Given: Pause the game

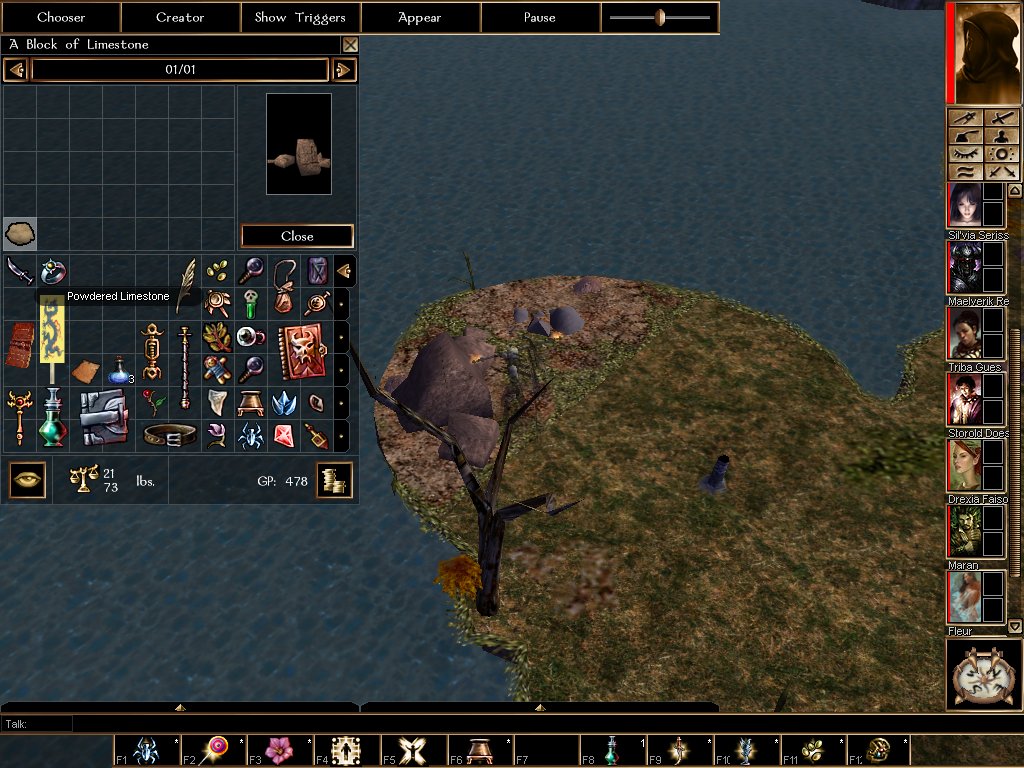Looking at the screenshot, I should [540, 17].
